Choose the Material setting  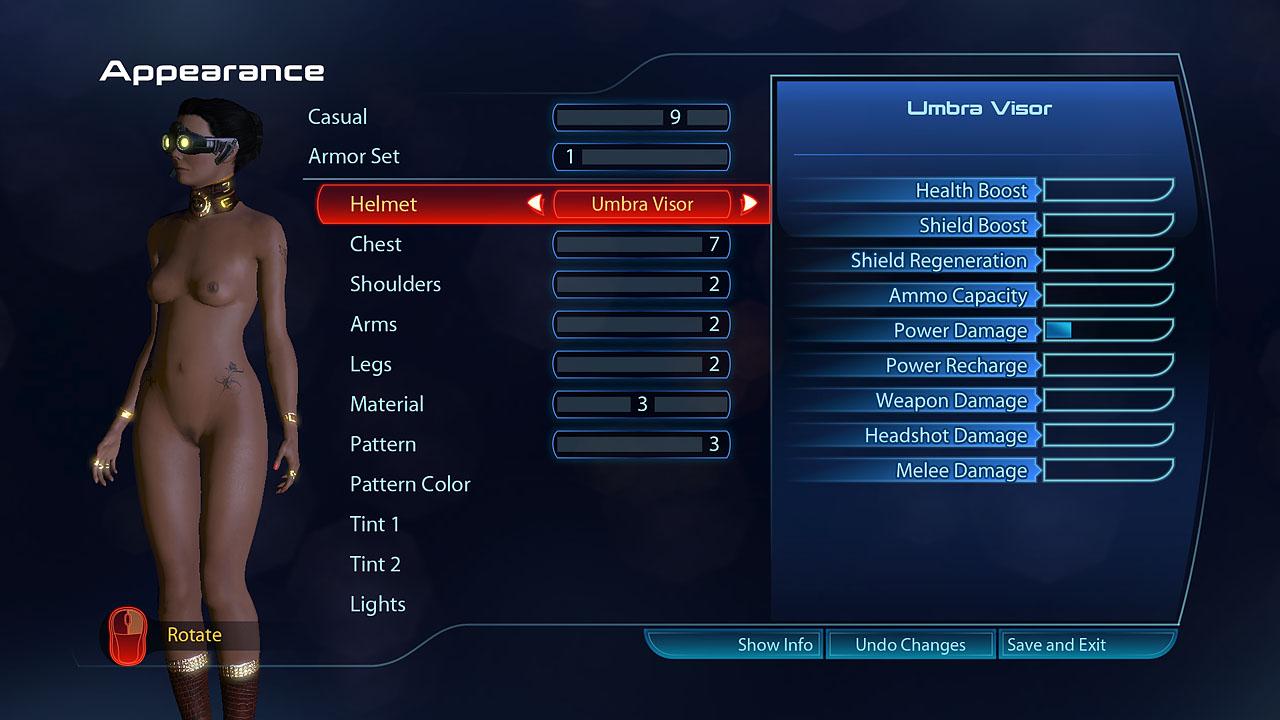387,404
